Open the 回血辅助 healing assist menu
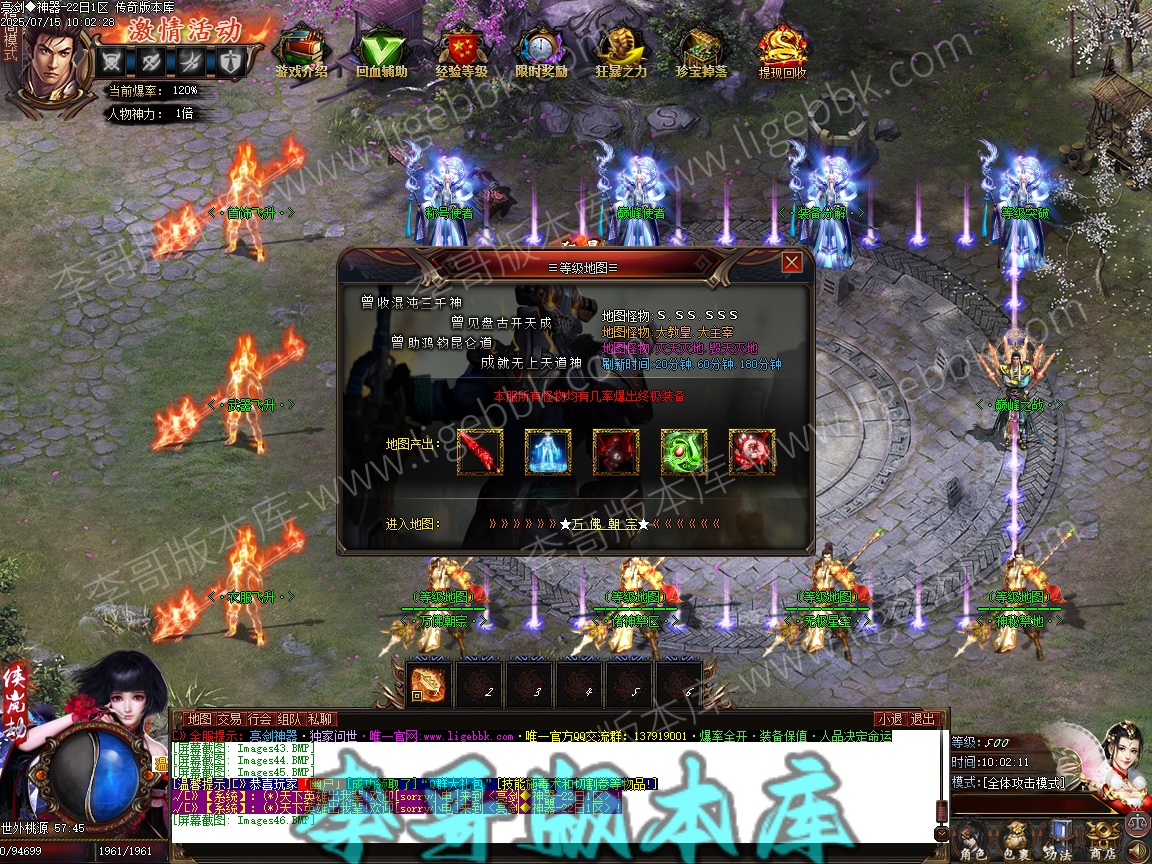 click(381, 52)
